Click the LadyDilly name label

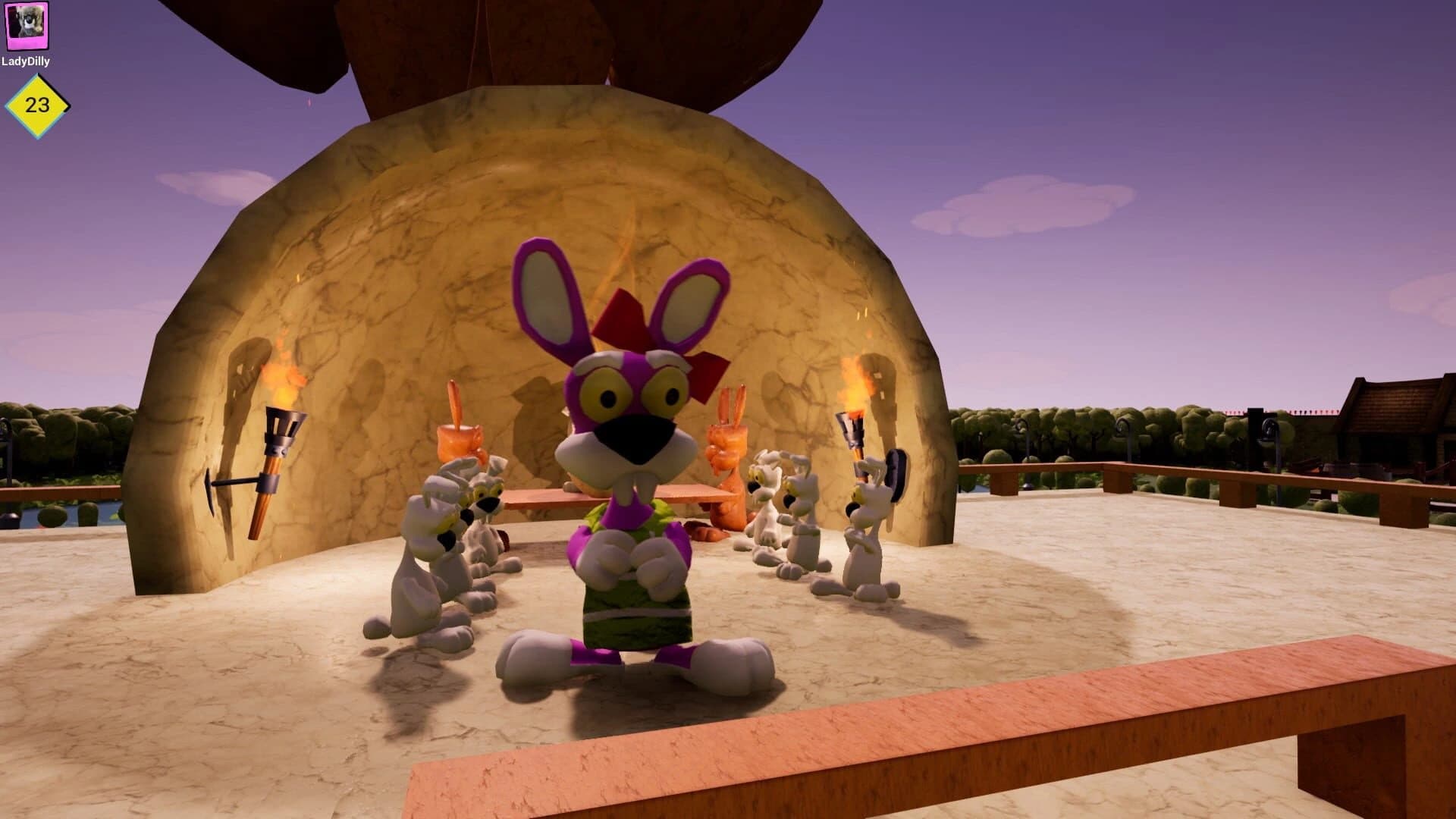coord(28,61)
